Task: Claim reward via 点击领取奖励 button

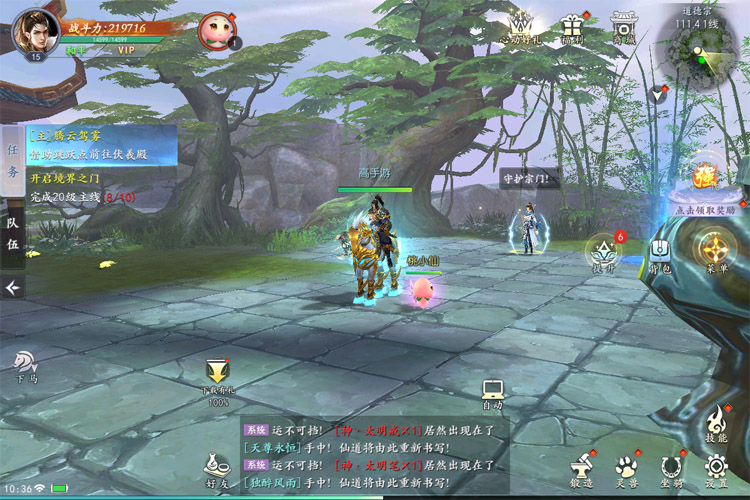Action: [x=703, y=184]
